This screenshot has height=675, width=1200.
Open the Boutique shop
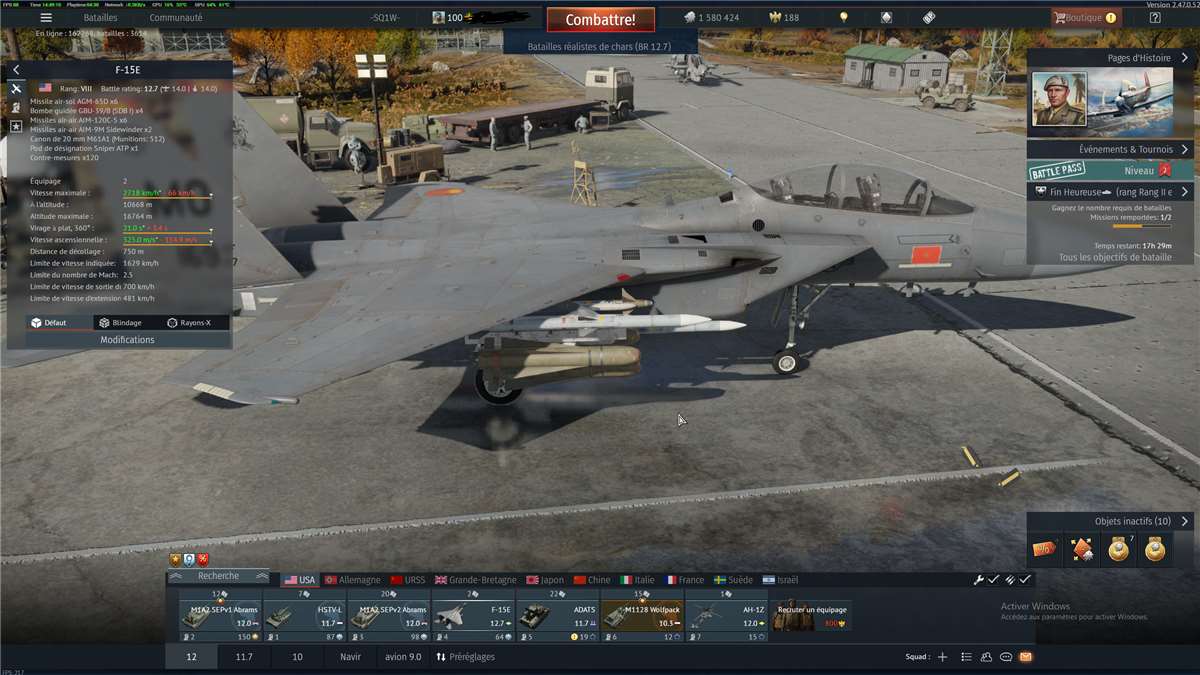tap(1084, 18)
